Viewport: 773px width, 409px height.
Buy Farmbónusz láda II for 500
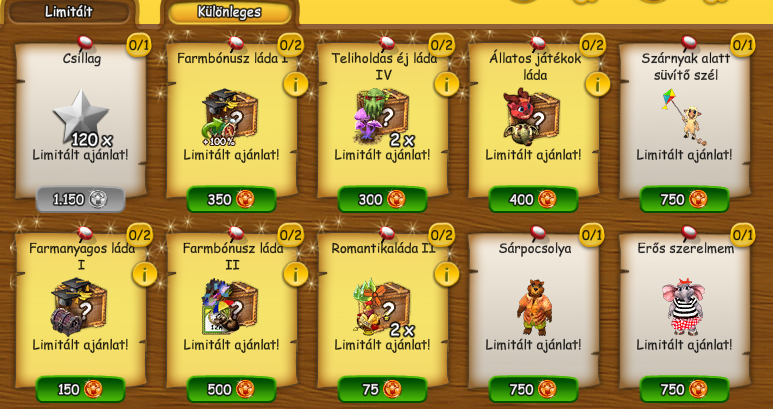231,389
